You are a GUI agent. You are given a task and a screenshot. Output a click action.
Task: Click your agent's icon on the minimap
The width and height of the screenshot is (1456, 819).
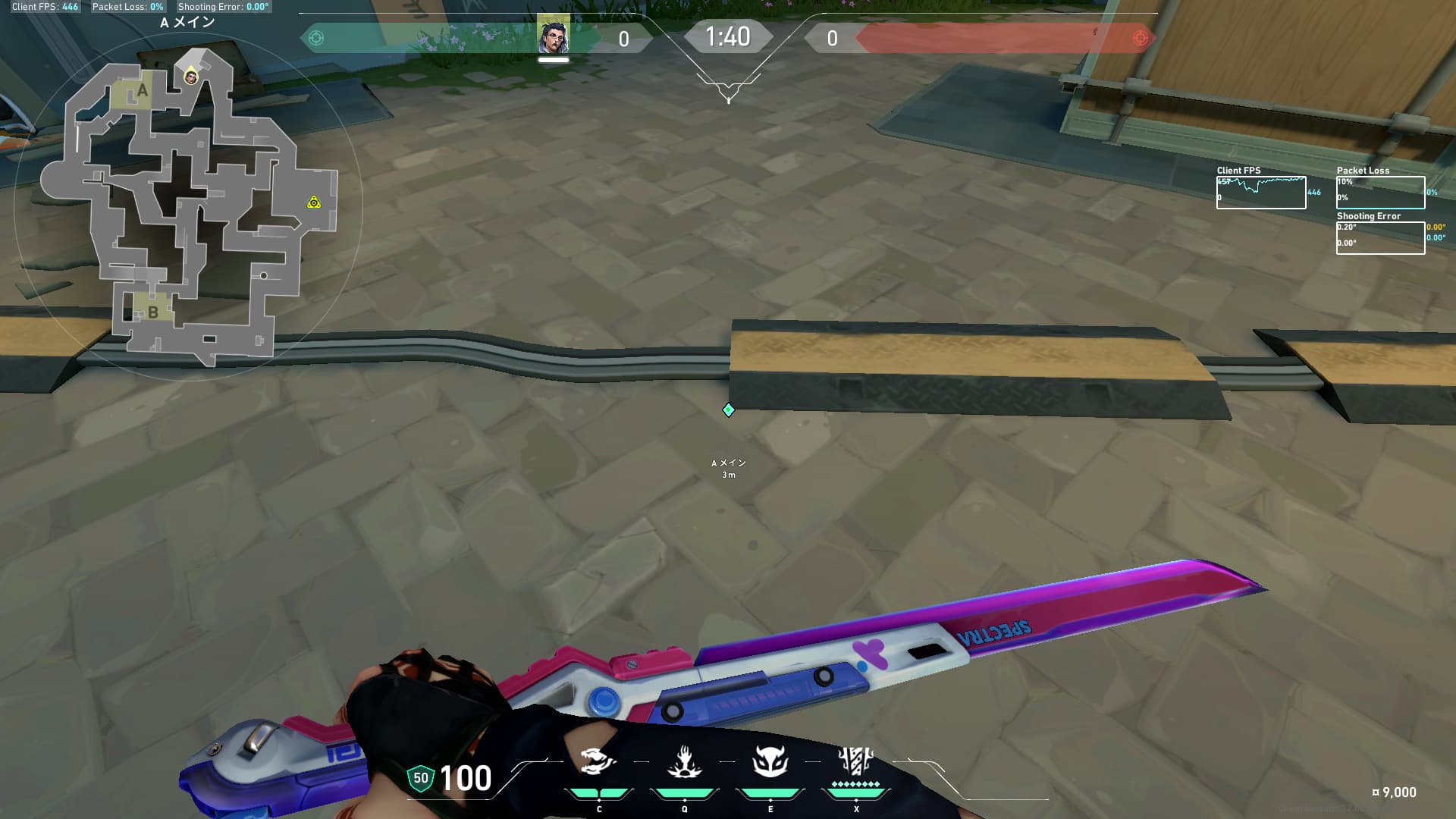[191, 77]
